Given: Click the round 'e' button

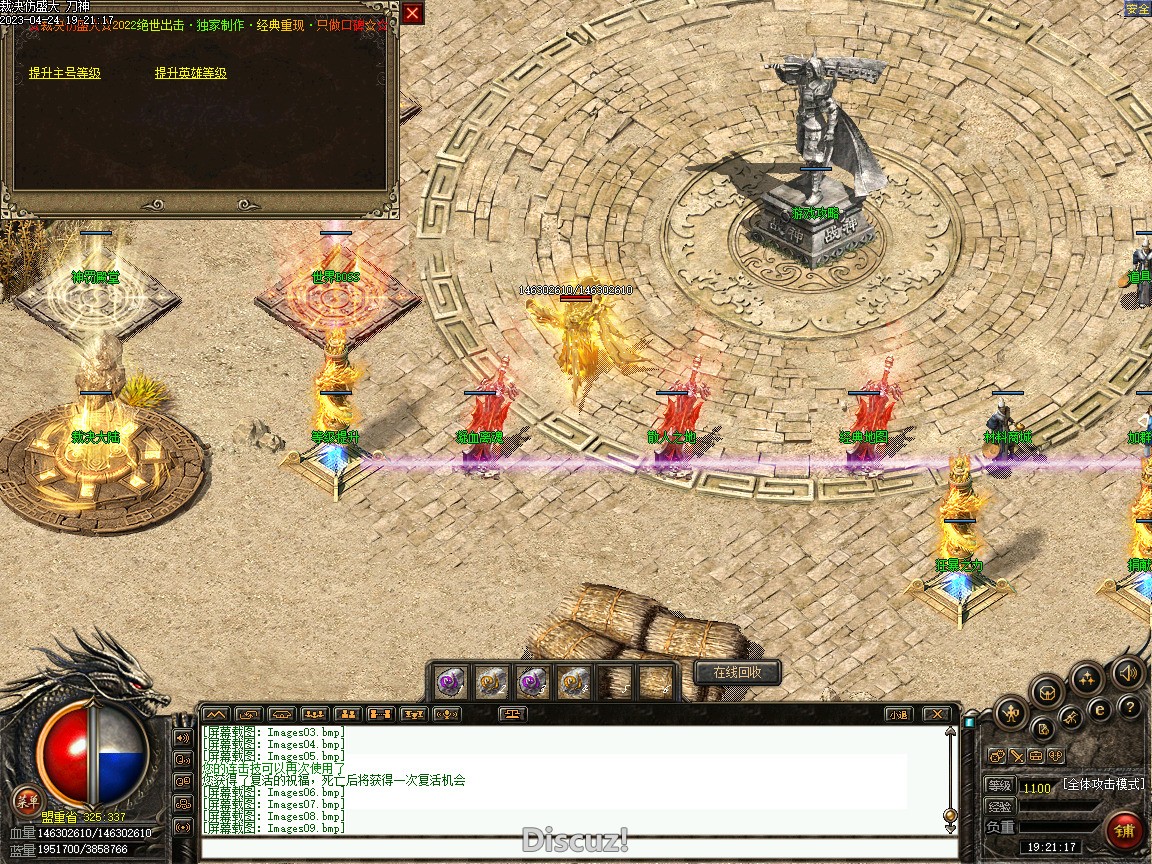Looking at the screenshot, I should pyautogui.click(x=1100, y=709).
